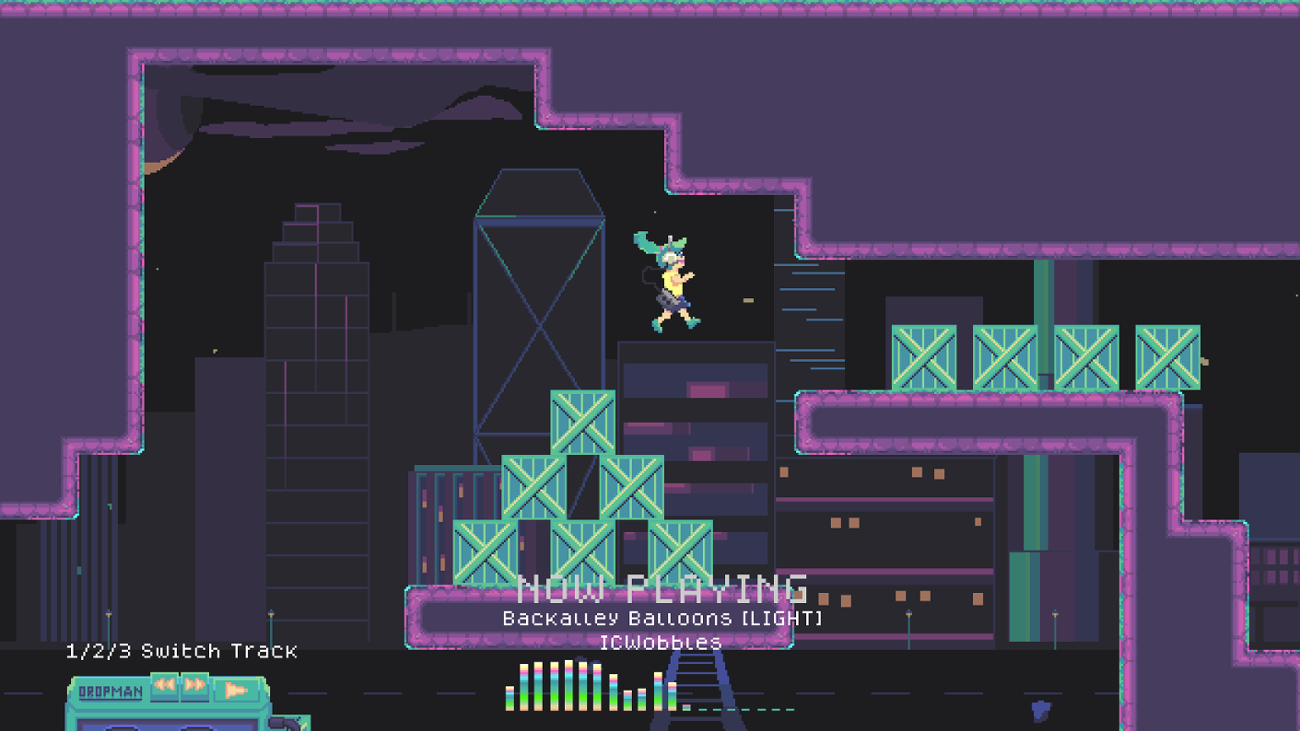Click the leftmost crate on the upper-right platform
Viewport: 1300px width, 731px height.
tap(925, 355)
